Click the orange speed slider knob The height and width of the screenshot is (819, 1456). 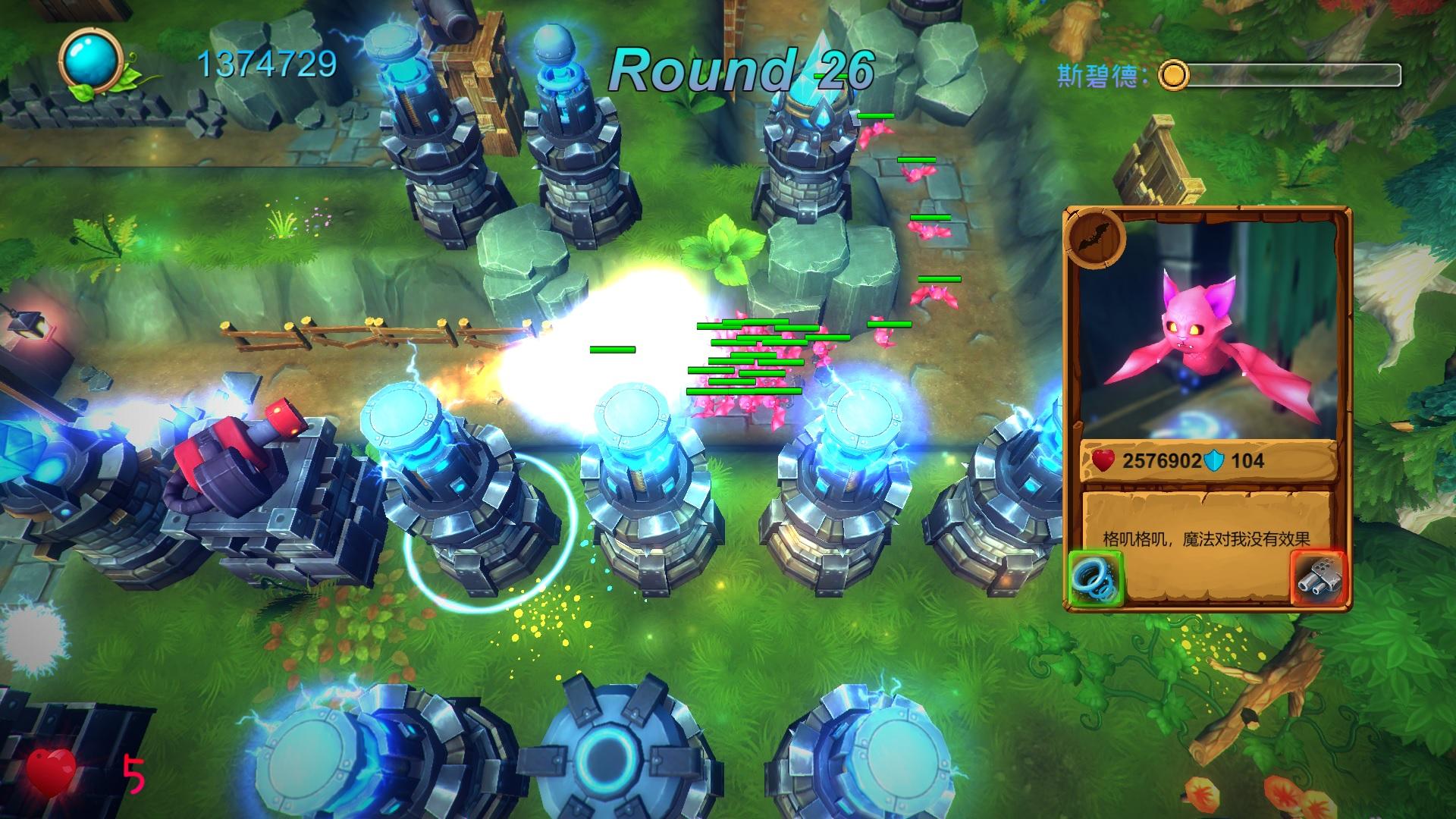point(1174,75)
